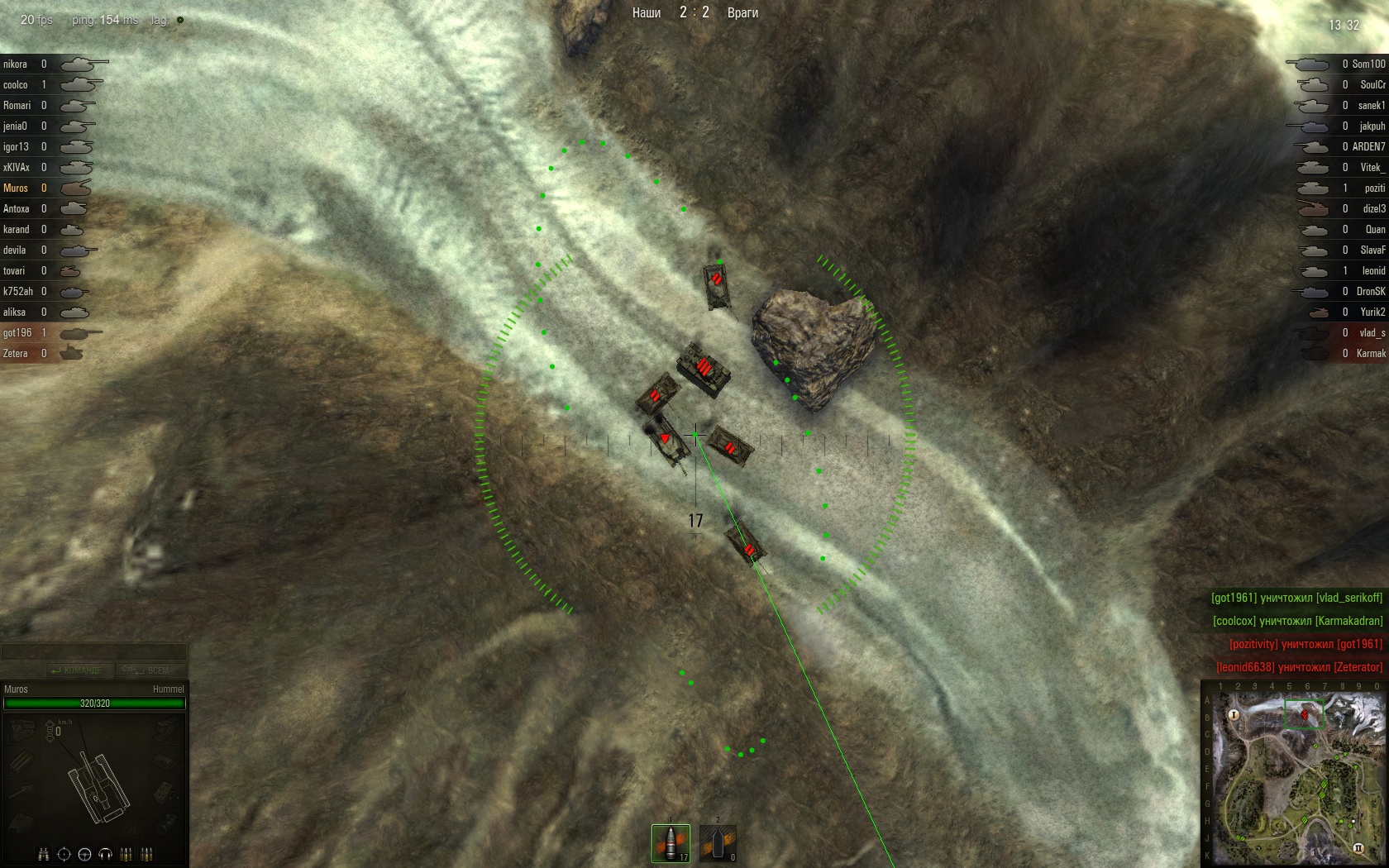Click the headphones radio operator icon
Screen dimensions: 1389x868
coord(105,854)
